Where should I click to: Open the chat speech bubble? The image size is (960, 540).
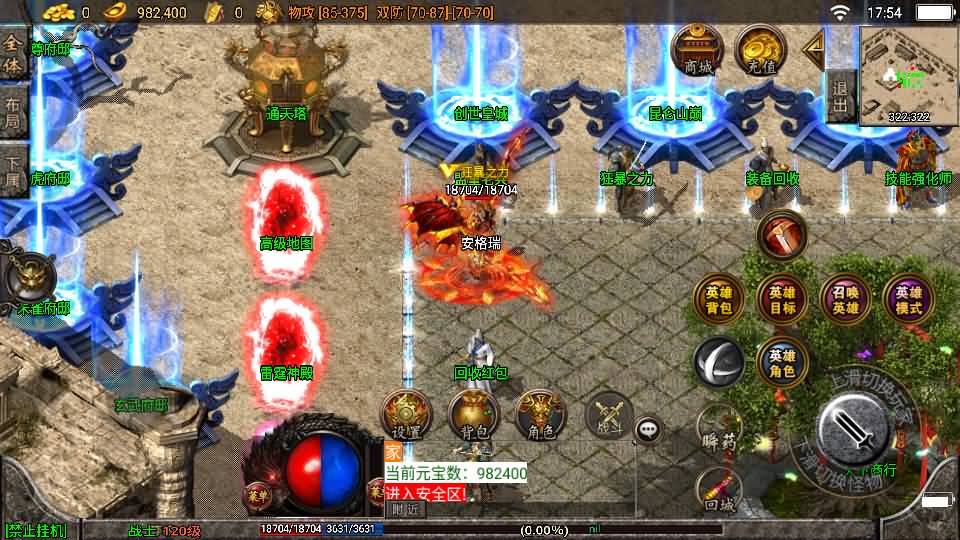649,430
